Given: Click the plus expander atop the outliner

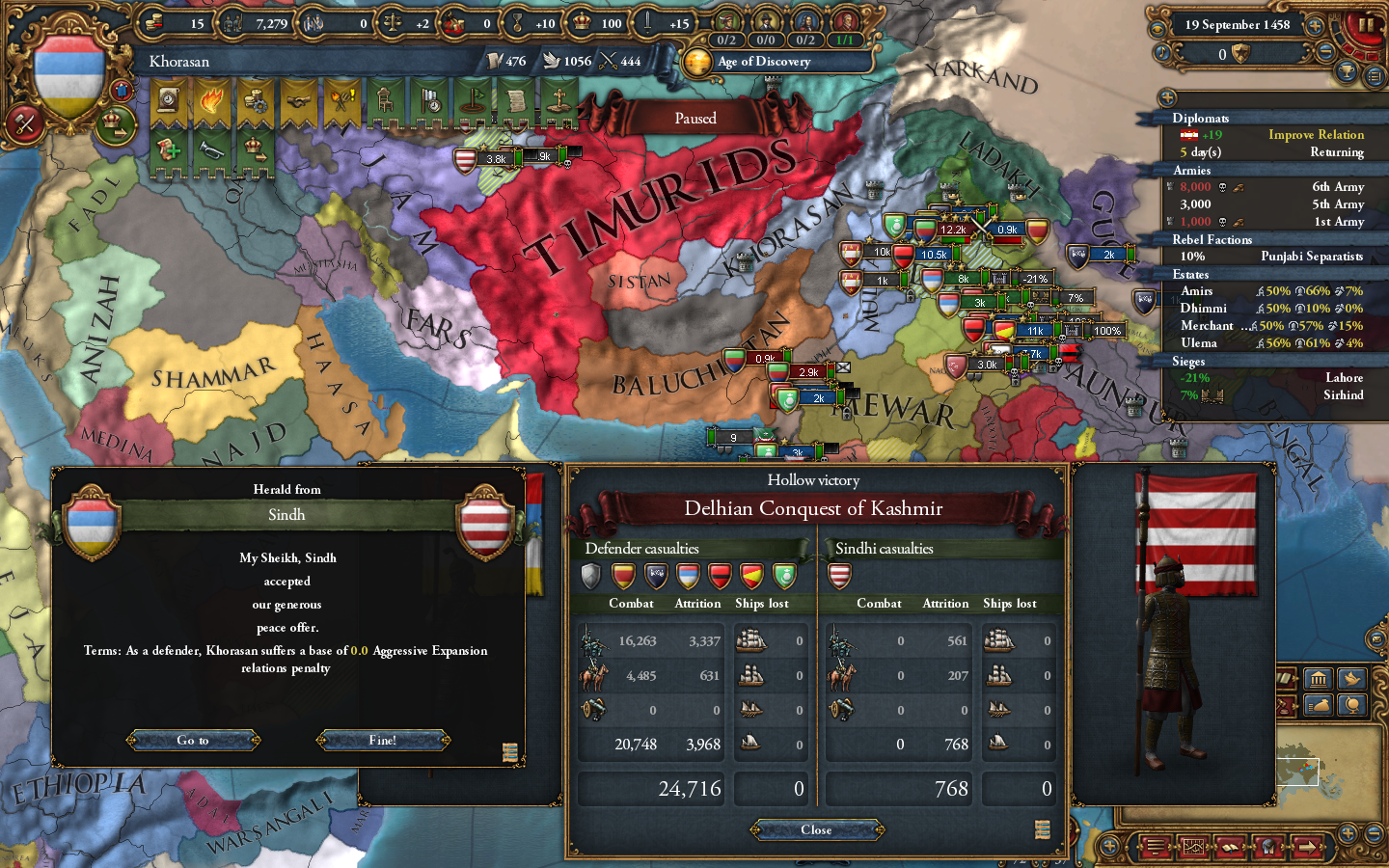Looking at the screenshot, I should (x=1167, y=97).
